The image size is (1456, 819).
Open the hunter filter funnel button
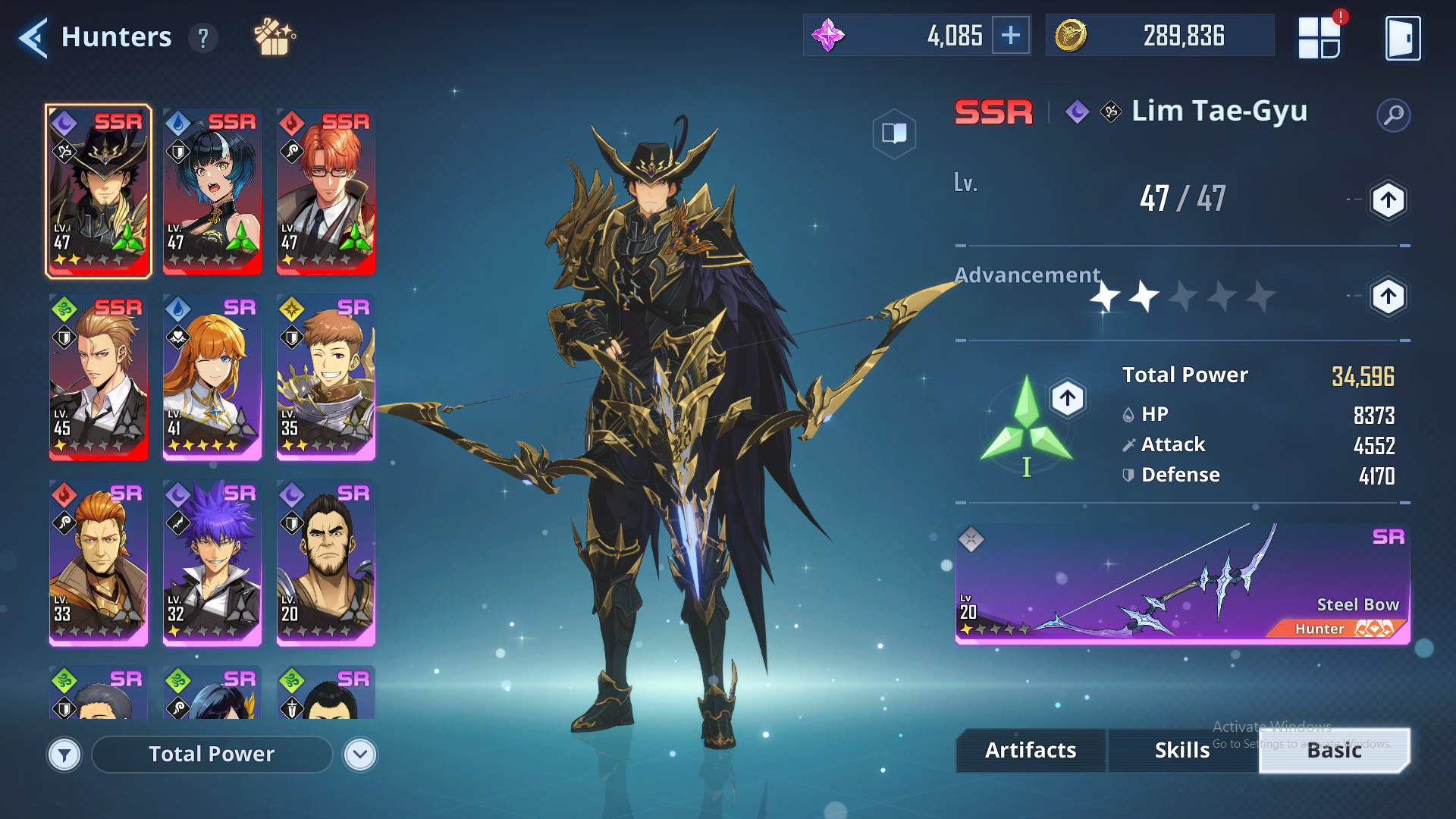(x=64, y=755)
